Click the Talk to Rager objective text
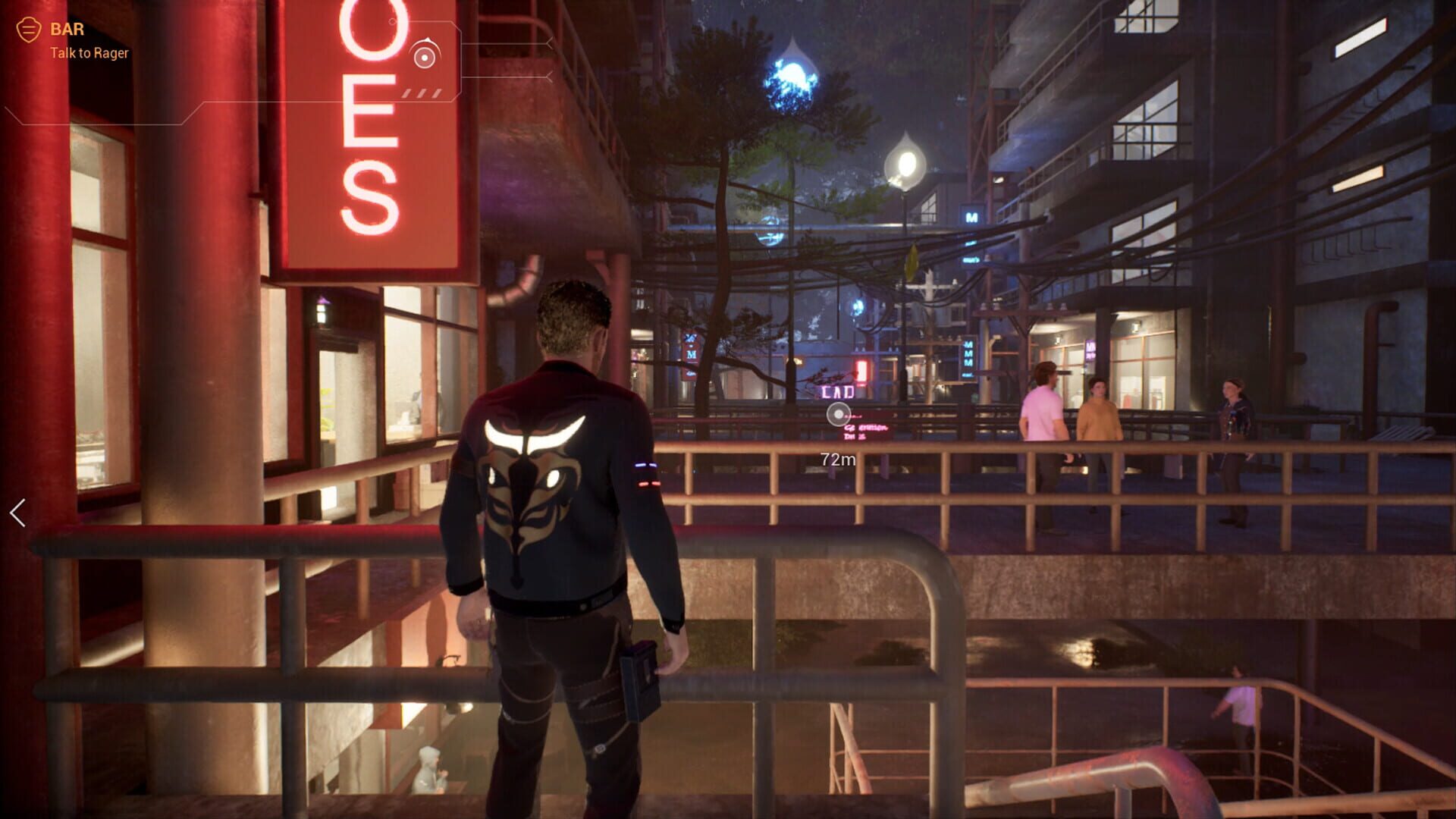1456x819 pixels. [x=90, y=53]
